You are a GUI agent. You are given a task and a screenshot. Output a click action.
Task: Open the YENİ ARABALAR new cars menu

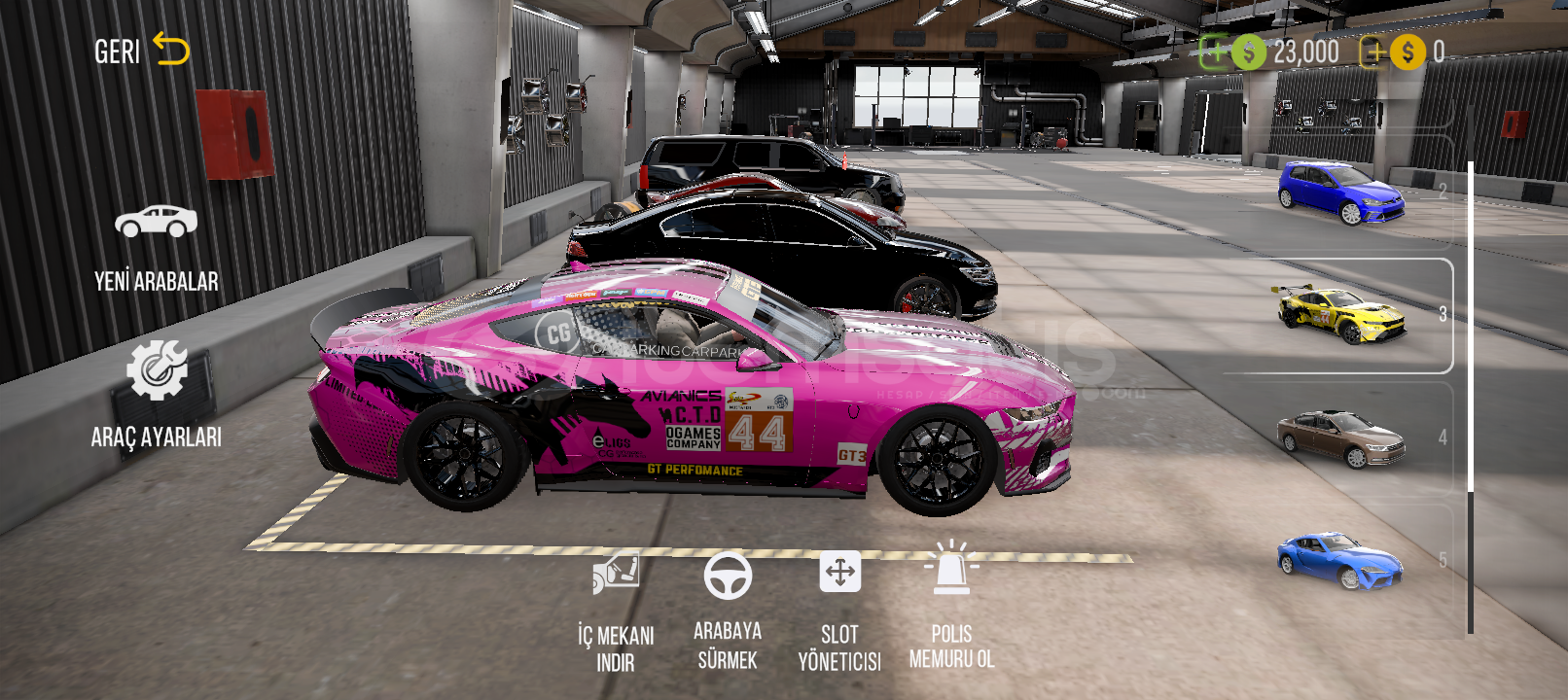point(156,248)
